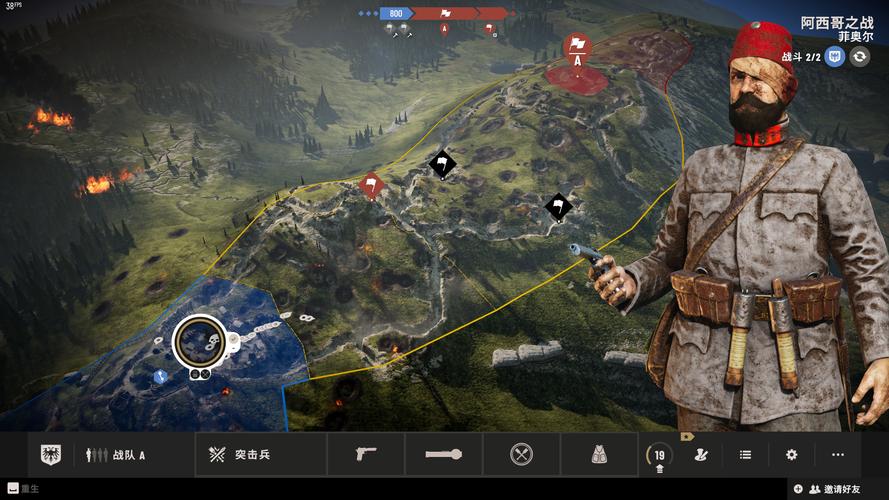Image resolution: width=889 pixels, height=500 pixels.
Task: Open the faction emblem panel
Action: (x=50, y=455)
